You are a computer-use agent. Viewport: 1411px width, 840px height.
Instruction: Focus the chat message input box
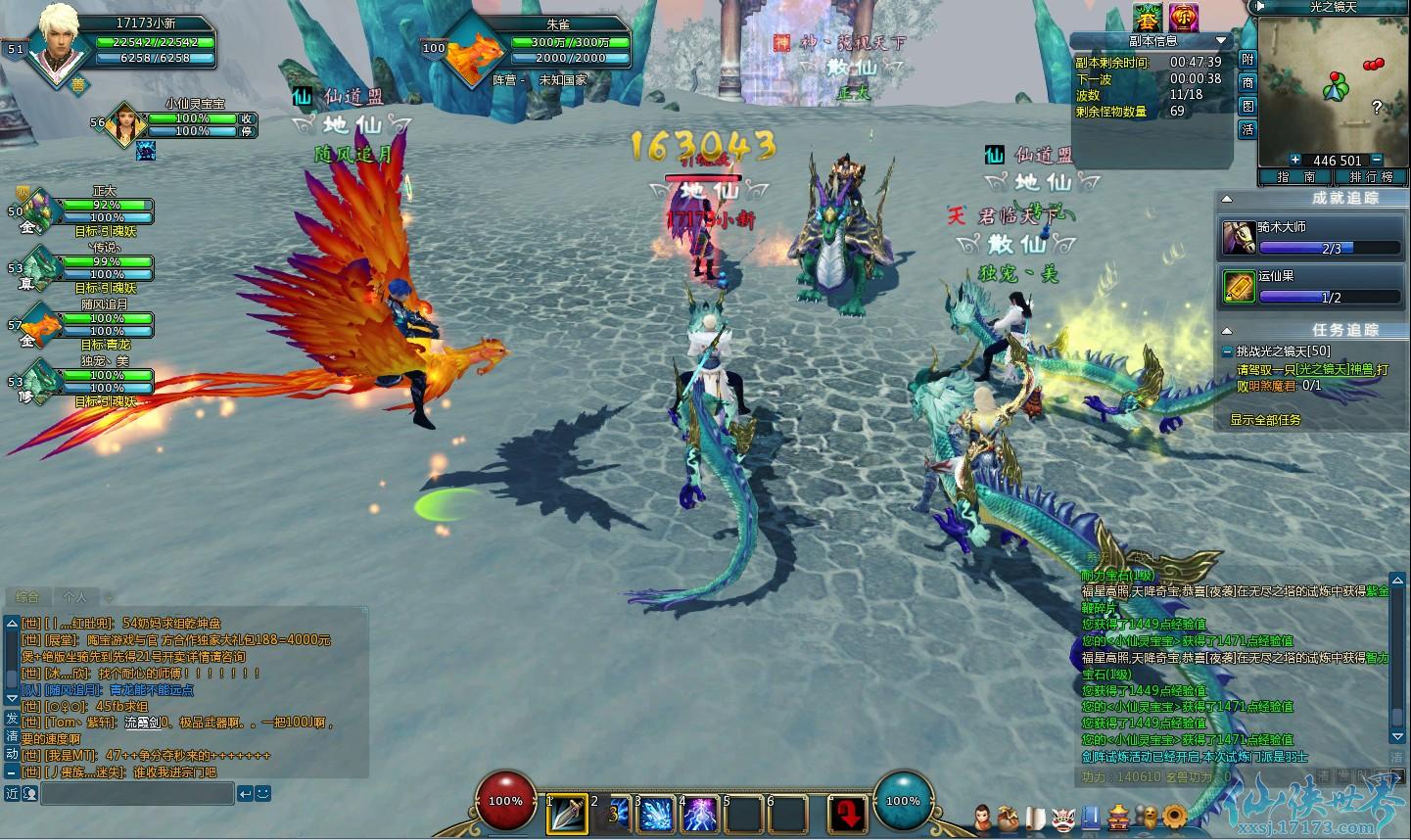(x=137, y=793)
